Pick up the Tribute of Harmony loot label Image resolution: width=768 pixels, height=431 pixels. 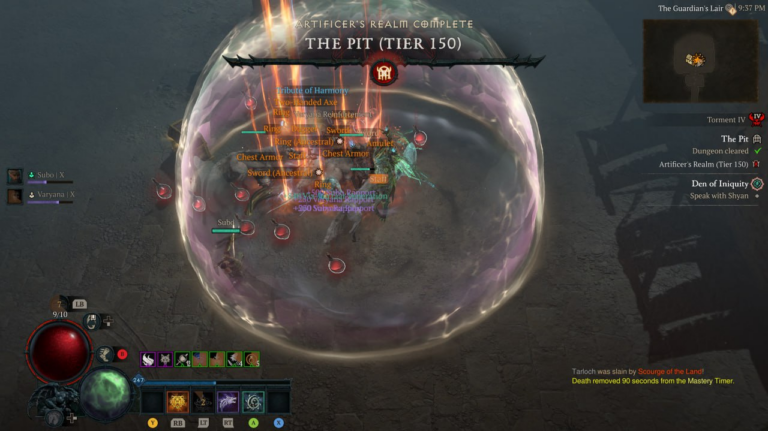(313, 90)
